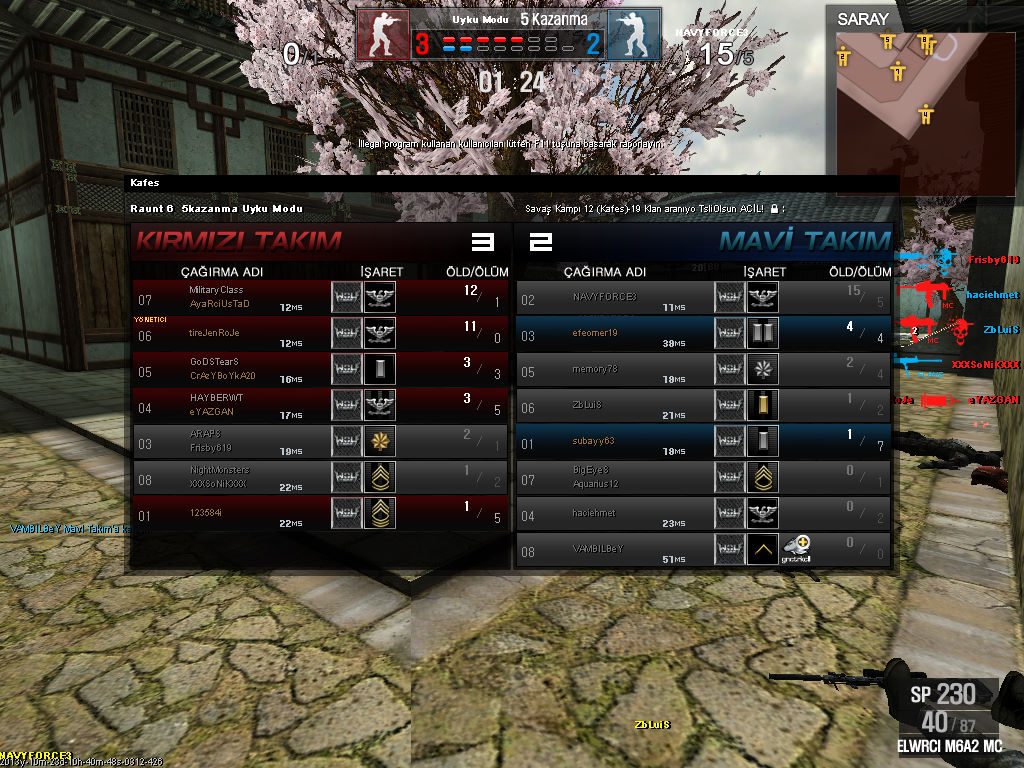
Task: Select the MAVİ TAKIM header
Action: pos(805,241)
